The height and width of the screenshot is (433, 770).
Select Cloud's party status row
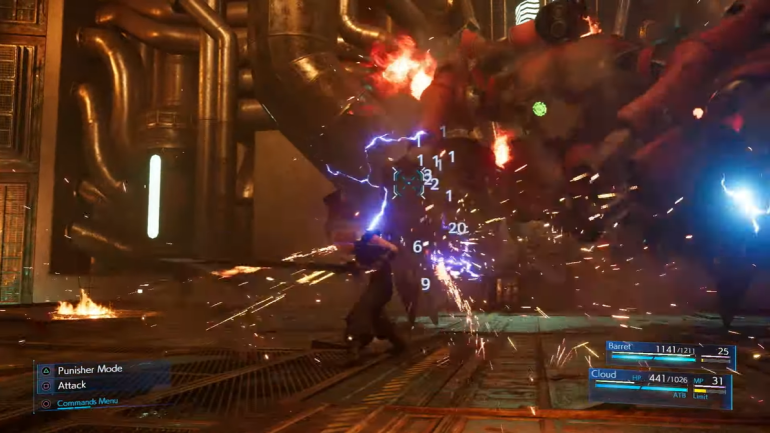point(660,385)
